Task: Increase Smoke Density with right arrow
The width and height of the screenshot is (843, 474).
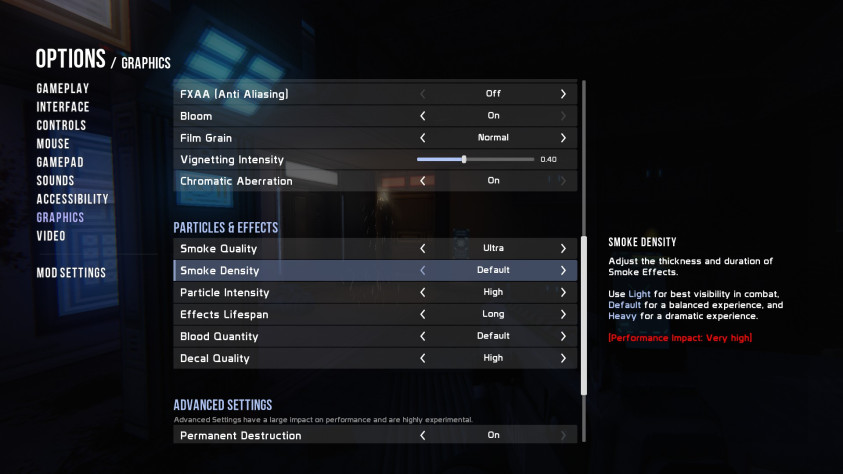Action: pyautogui.click(x=563, y=270)
